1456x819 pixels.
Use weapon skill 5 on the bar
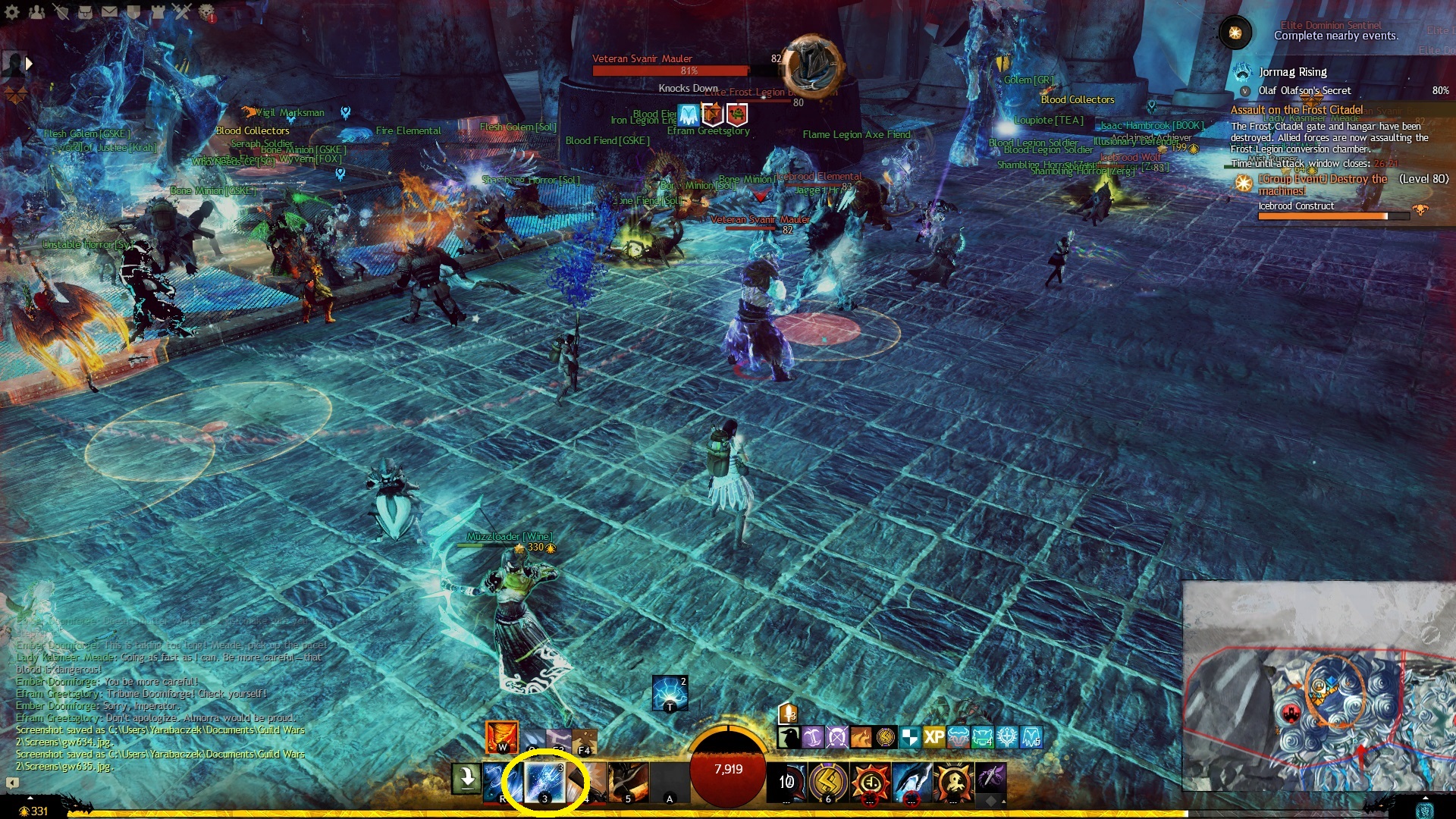[x=628, y=782]
